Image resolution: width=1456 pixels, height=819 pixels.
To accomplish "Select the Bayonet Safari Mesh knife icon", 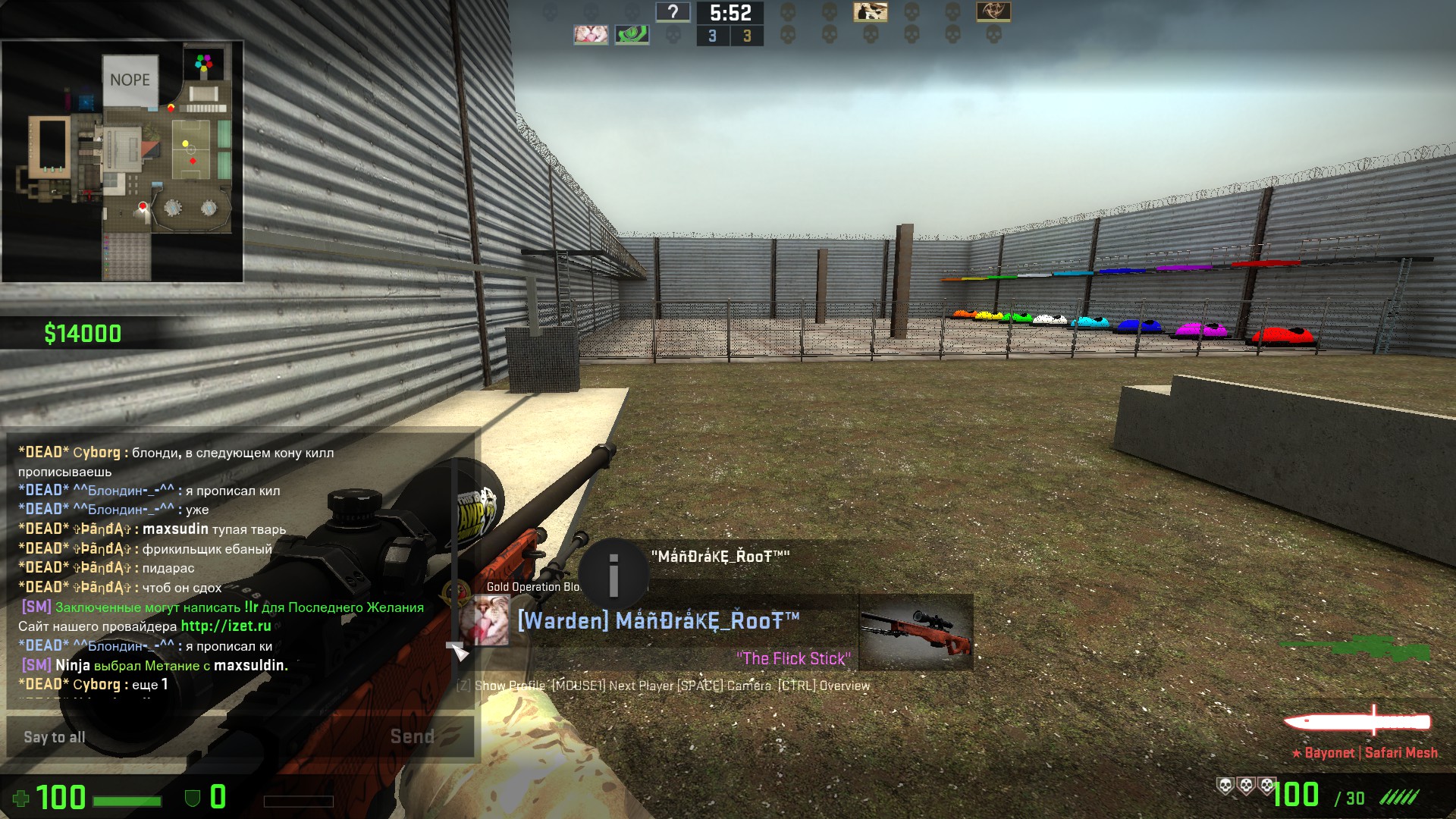I will click(1357, 721).
